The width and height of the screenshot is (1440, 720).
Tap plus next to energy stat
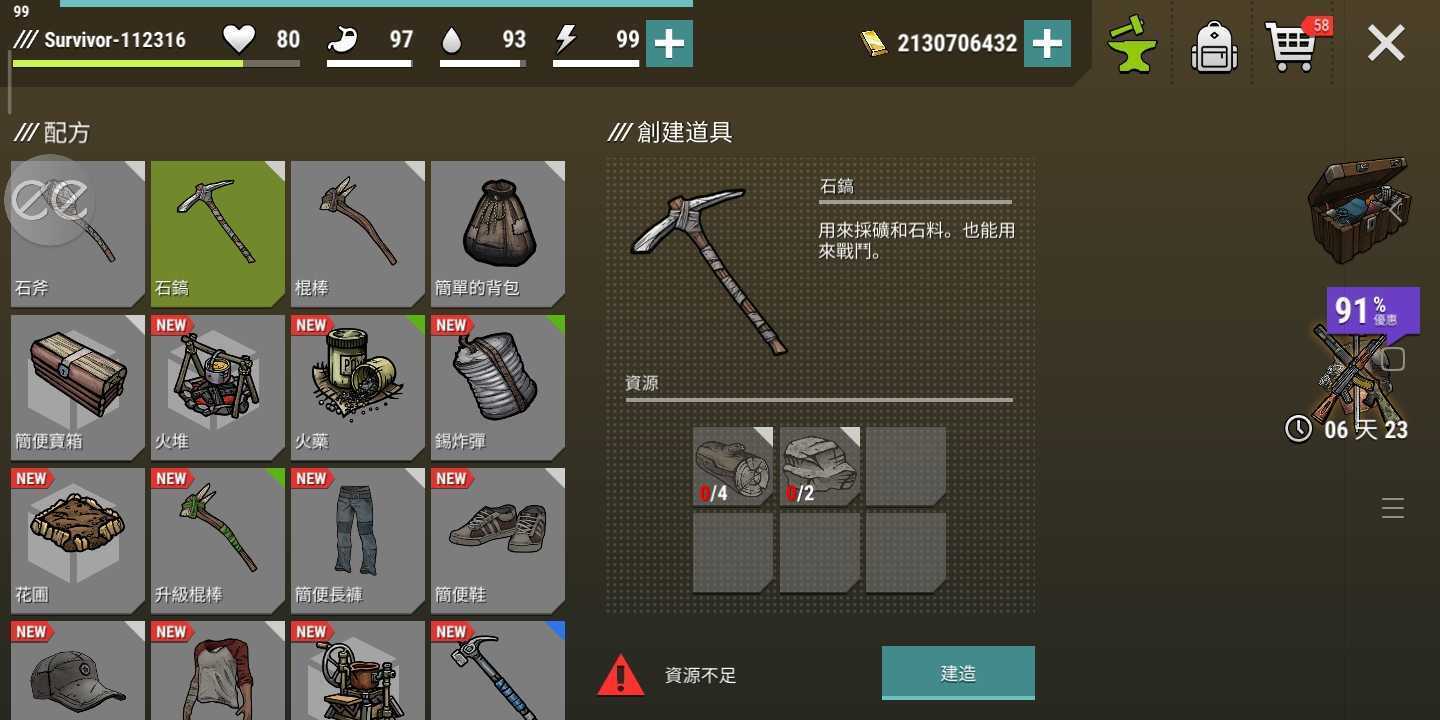tap(669, 43)
